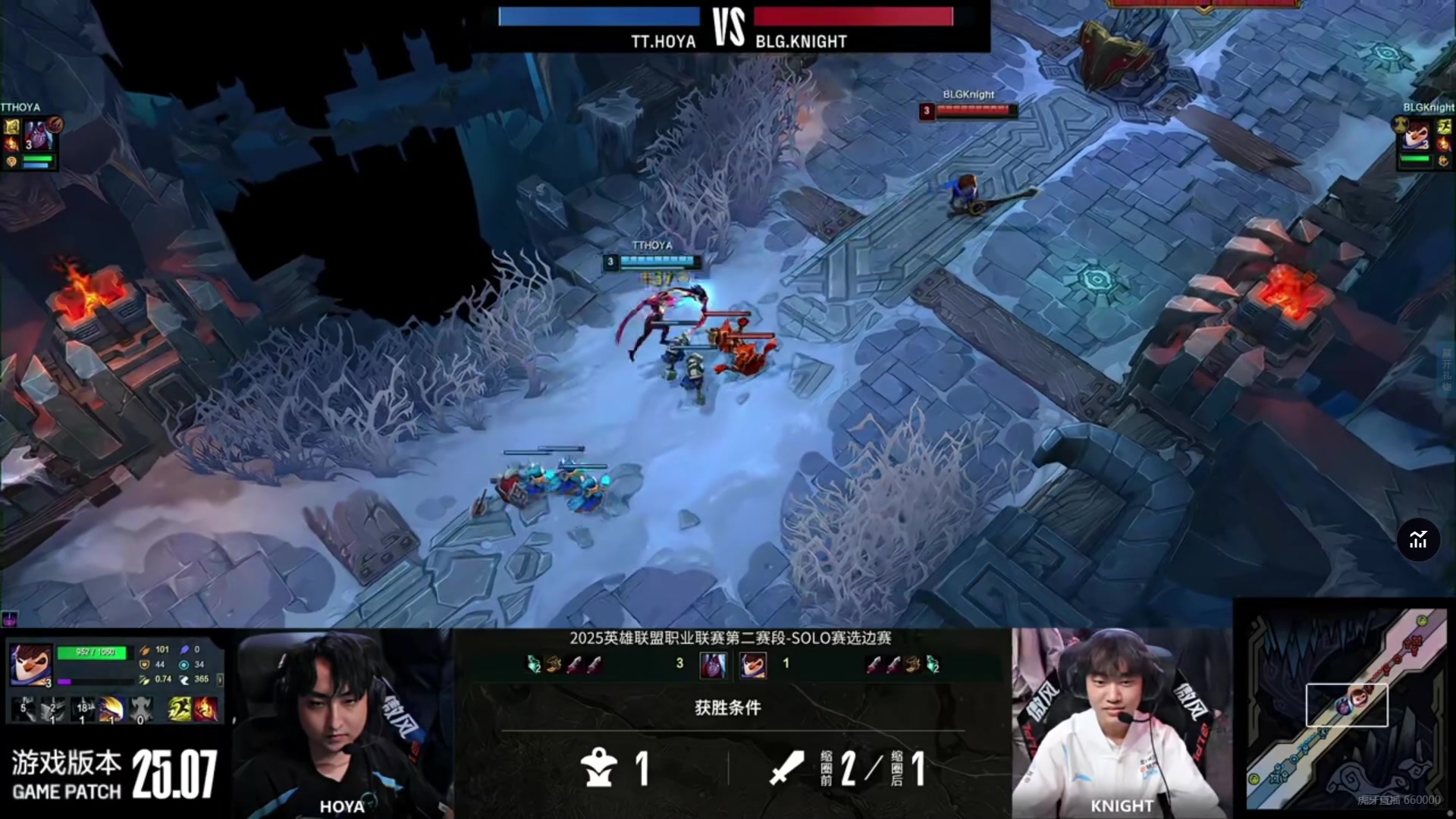The height and width of the screenshot is (819, 1456).
Task: Click the minimap
Action: 1347,709
